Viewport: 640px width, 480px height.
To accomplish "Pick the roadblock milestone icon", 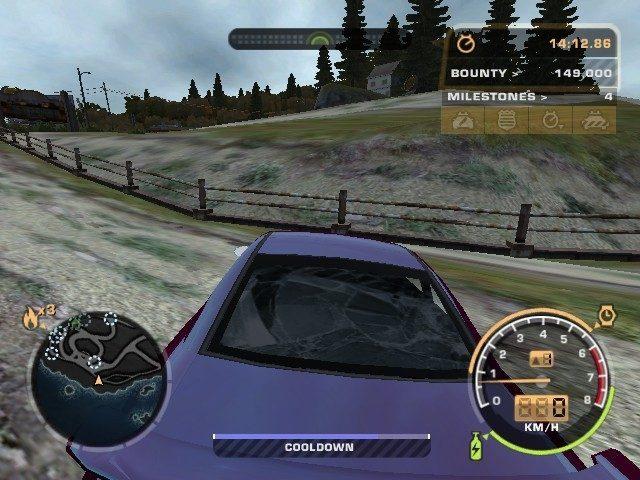I will (x=594, y=120).
